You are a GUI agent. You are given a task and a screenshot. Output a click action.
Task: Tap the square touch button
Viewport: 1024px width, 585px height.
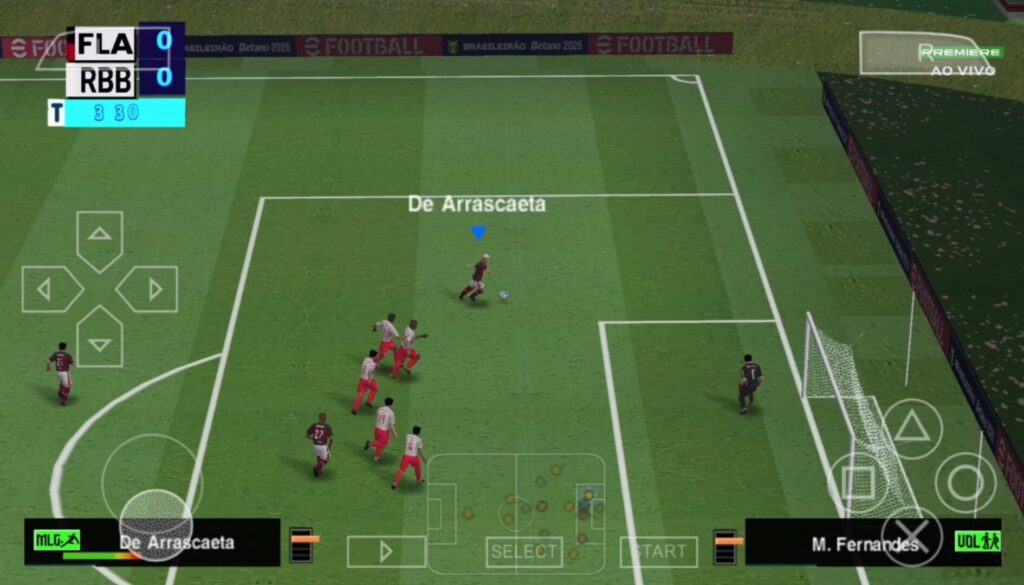pyautogui.click(x=859, y=483)
